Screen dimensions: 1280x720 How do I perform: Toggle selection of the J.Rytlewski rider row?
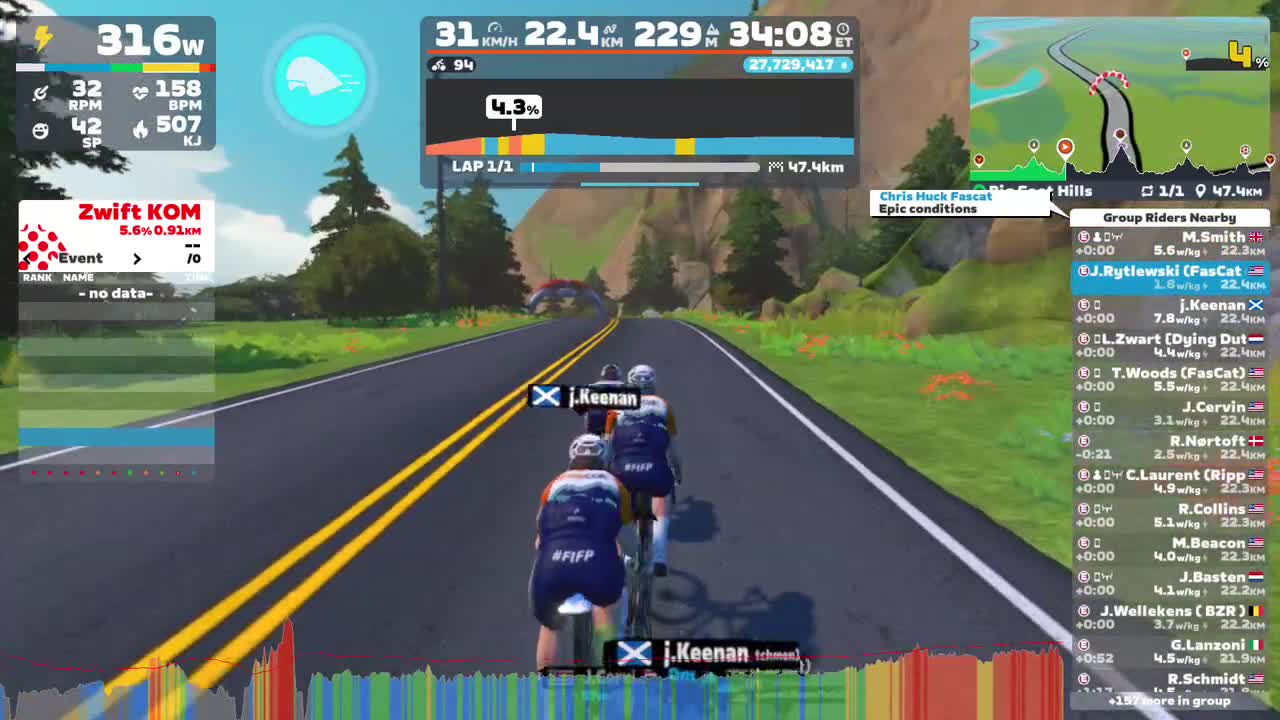tap(1170, 277)
